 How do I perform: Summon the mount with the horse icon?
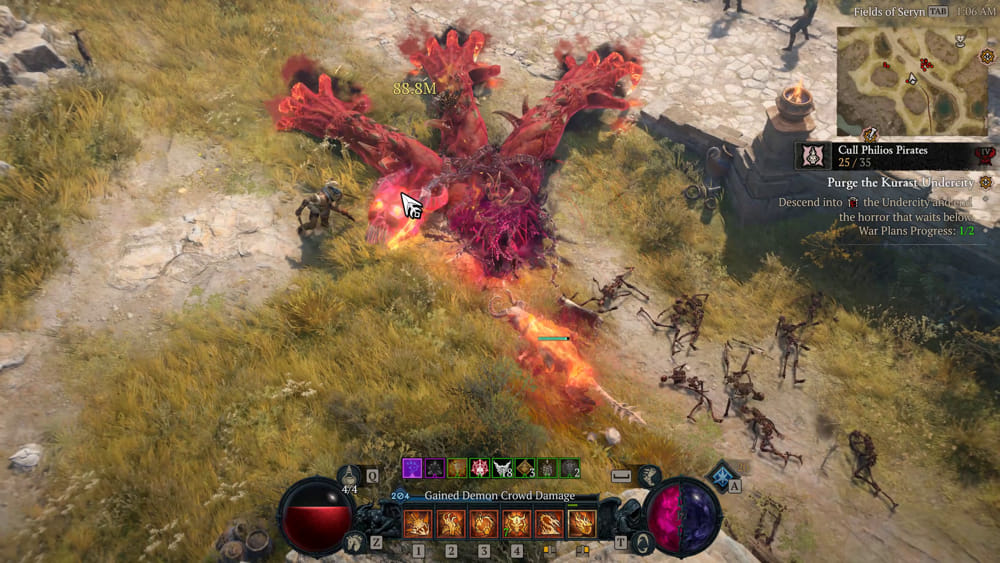[x=354, y=542]
